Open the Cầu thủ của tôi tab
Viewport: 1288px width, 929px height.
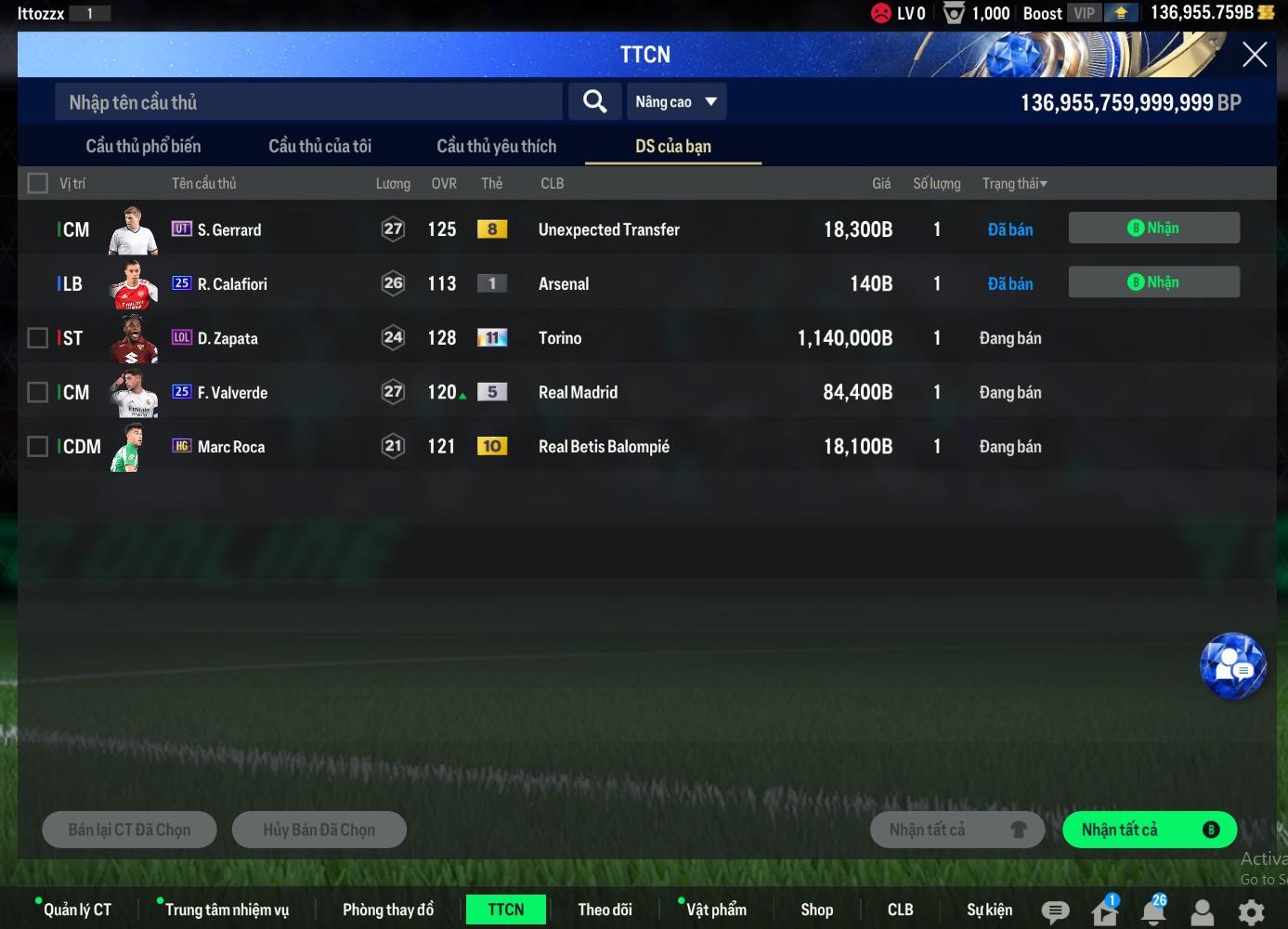319,146
